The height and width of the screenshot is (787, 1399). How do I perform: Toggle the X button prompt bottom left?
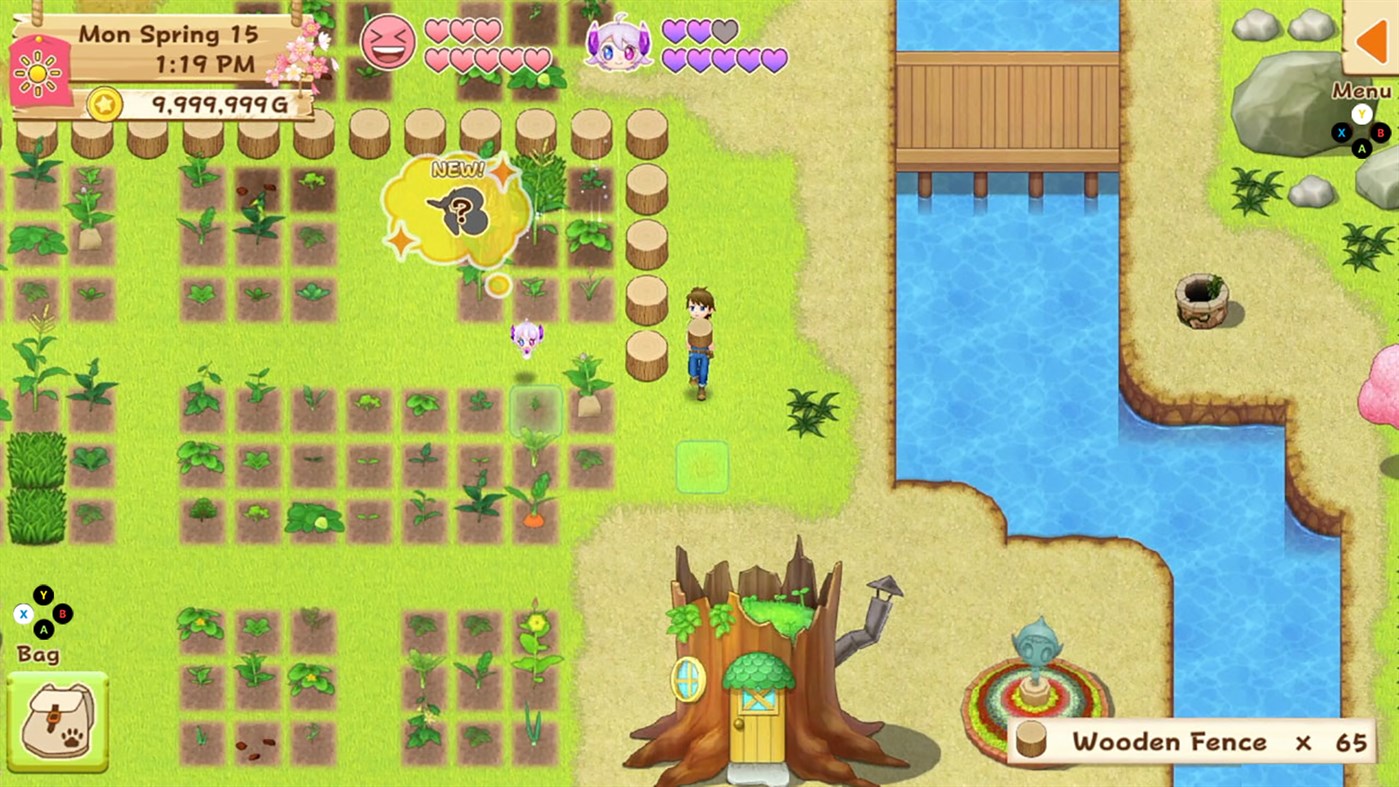point(22,615)
